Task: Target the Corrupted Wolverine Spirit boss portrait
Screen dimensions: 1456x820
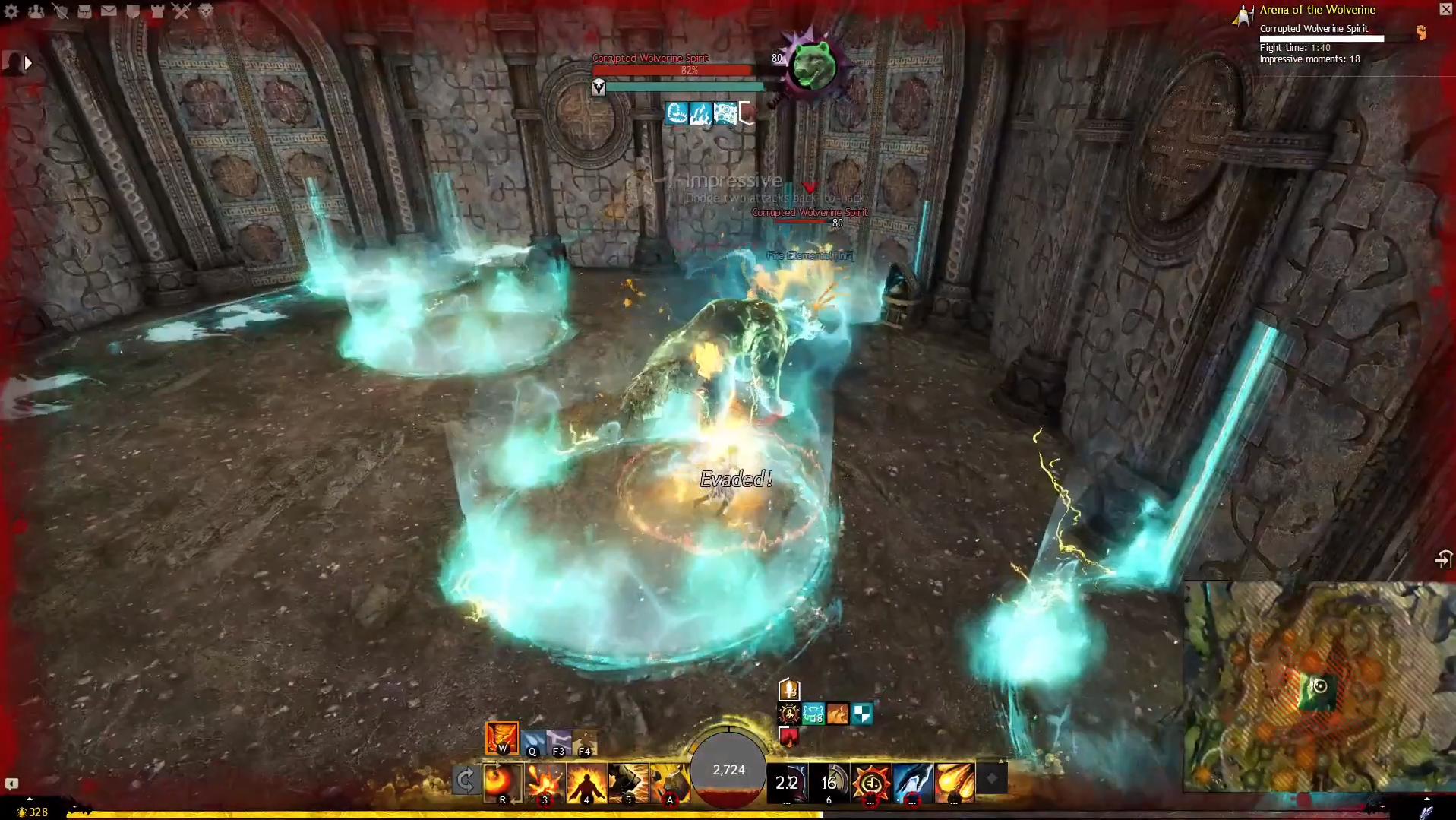Action: [x=812, y=67]
